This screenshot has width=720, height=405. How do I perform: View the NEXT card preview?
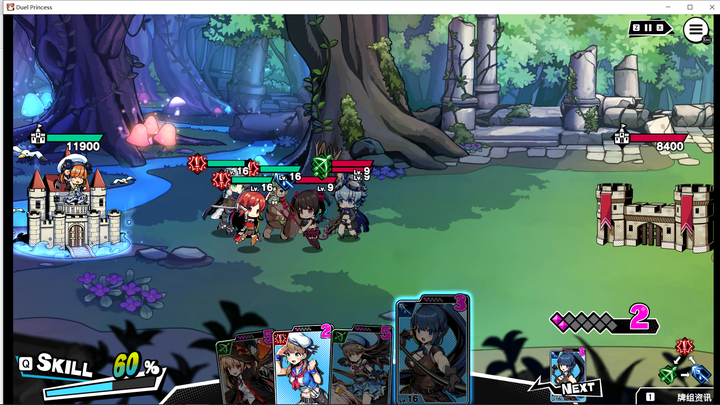pyautogui.click(x=568, y=372)
